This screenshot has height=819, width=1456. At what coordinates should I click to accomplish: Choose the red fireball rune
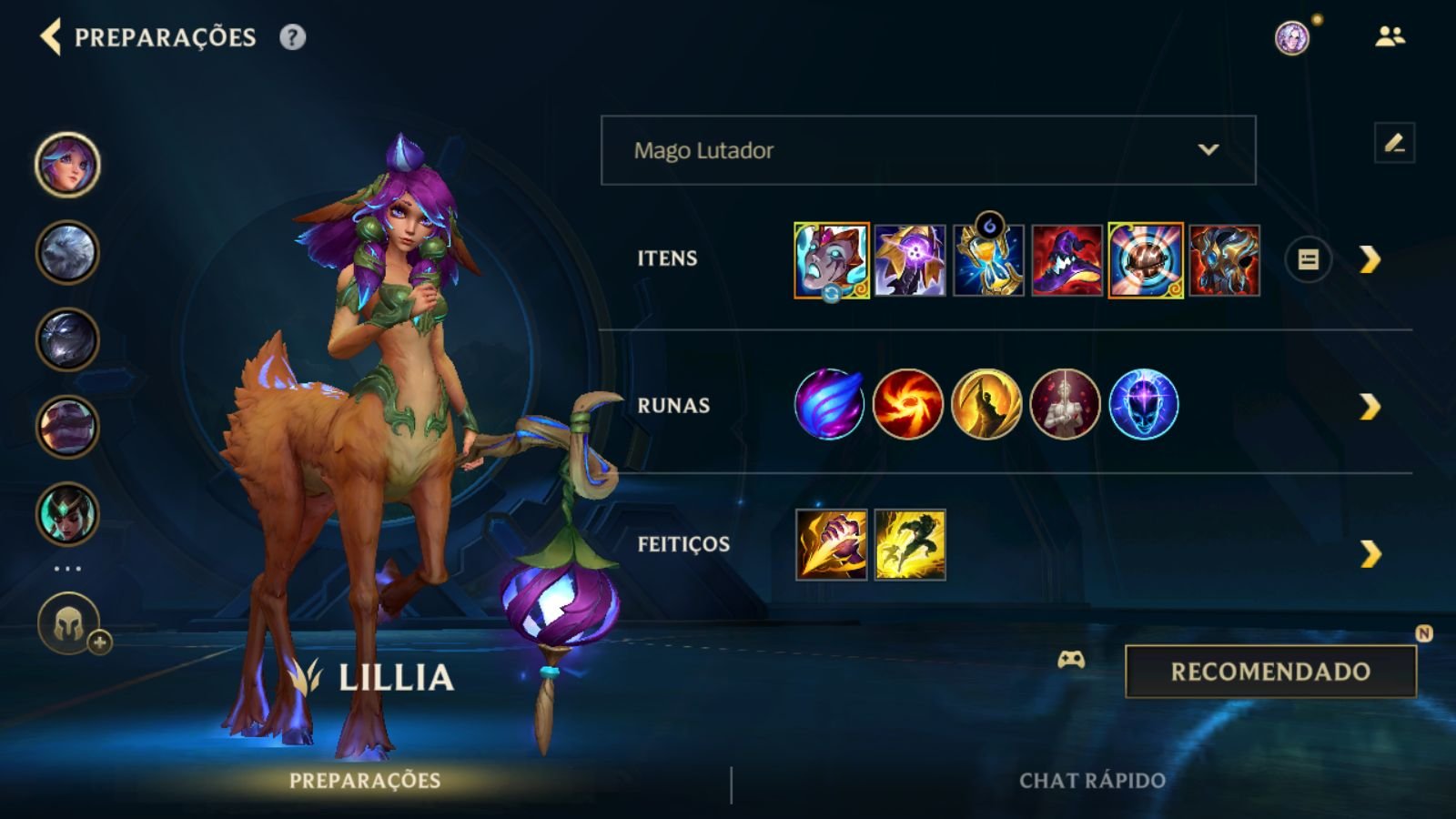coord(907,404)
